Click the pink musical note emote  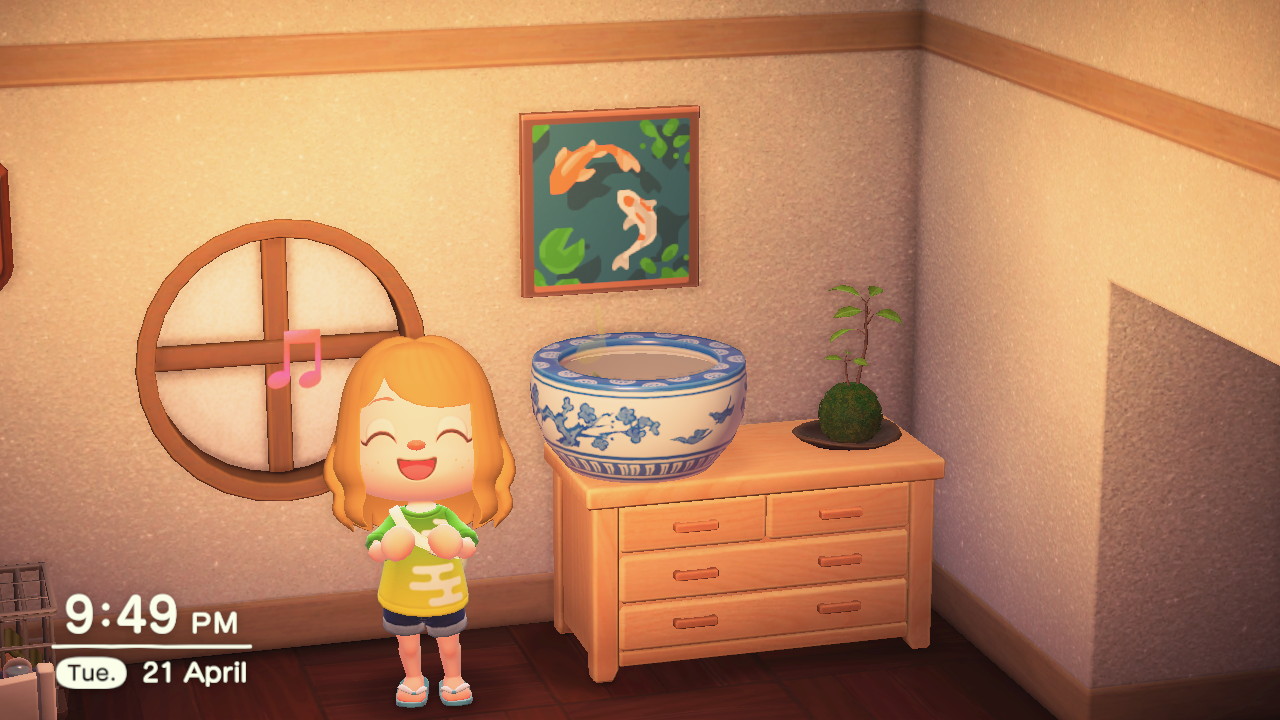click(296, 357)
